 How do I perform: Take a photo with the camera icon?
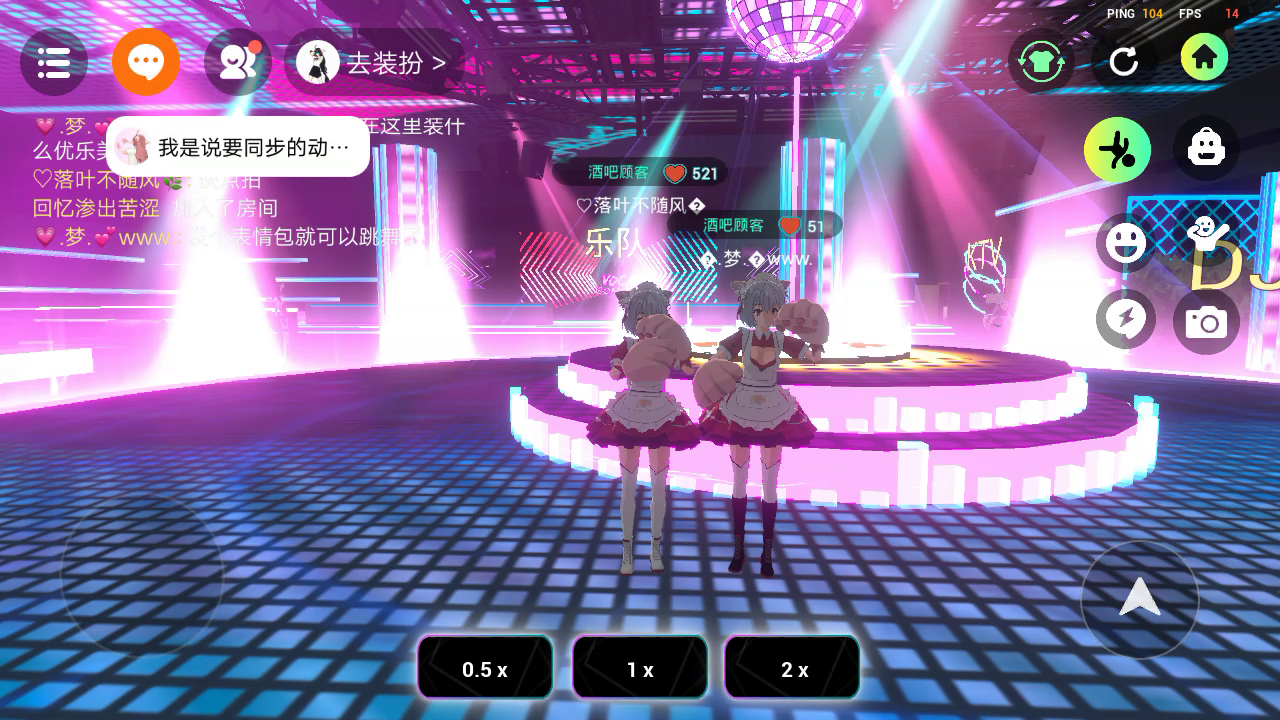click(x=1207, y=322)
